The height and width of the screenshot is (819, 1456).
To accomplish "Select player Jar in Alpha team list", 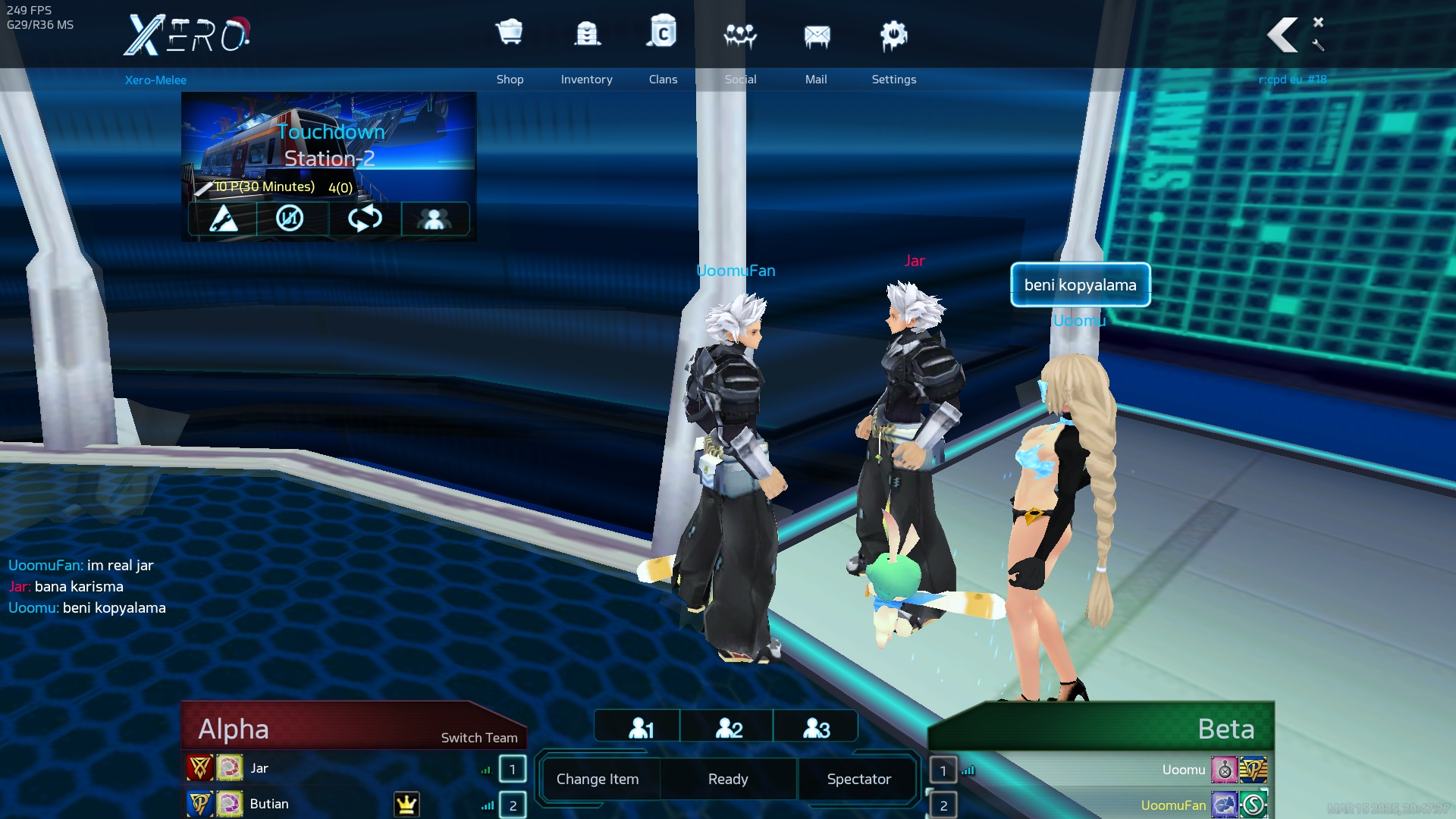I will click(259, 768).
